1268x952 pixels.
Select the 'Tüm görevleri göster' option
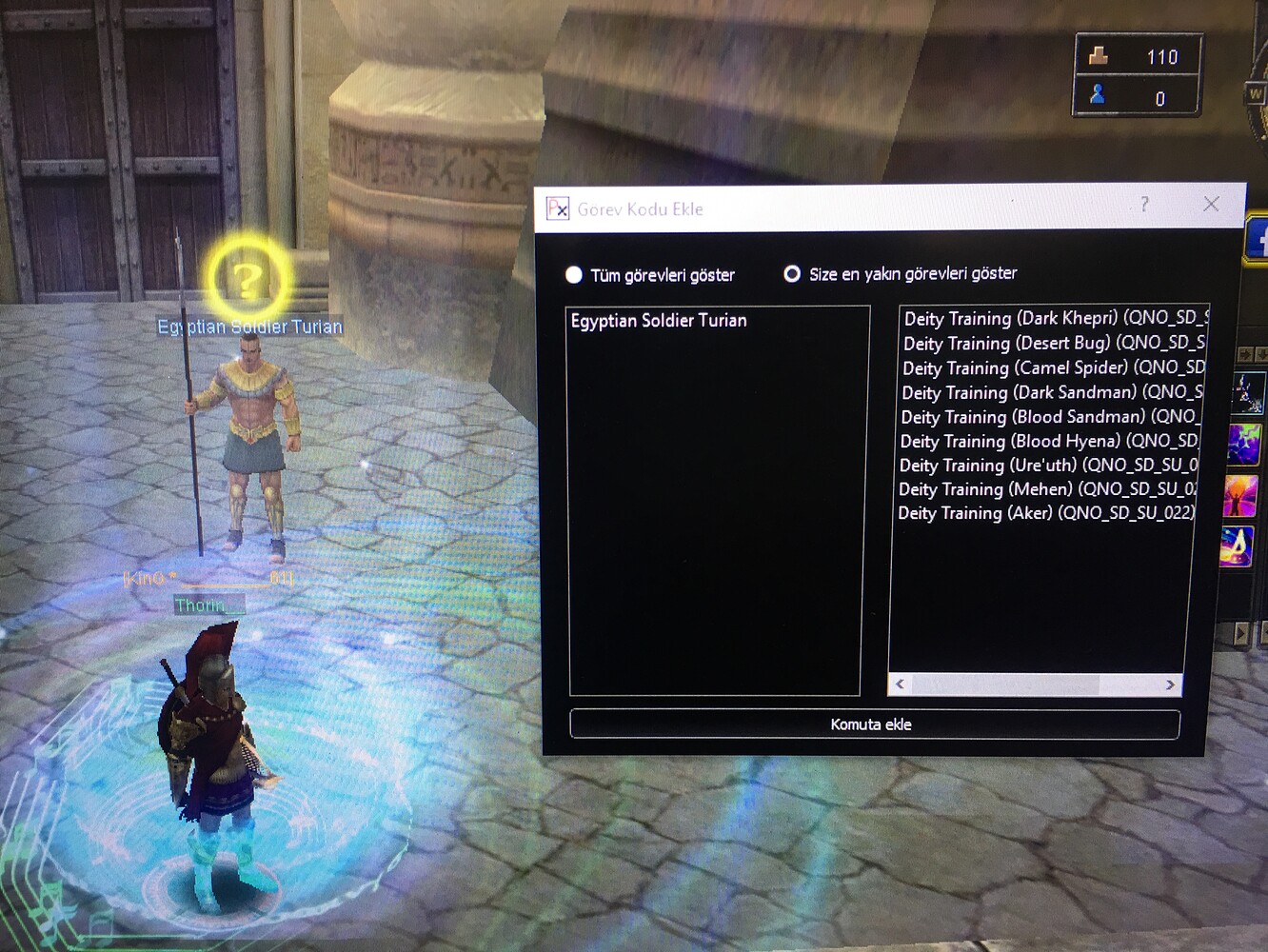pyautogui.click(x=574, y=275)
